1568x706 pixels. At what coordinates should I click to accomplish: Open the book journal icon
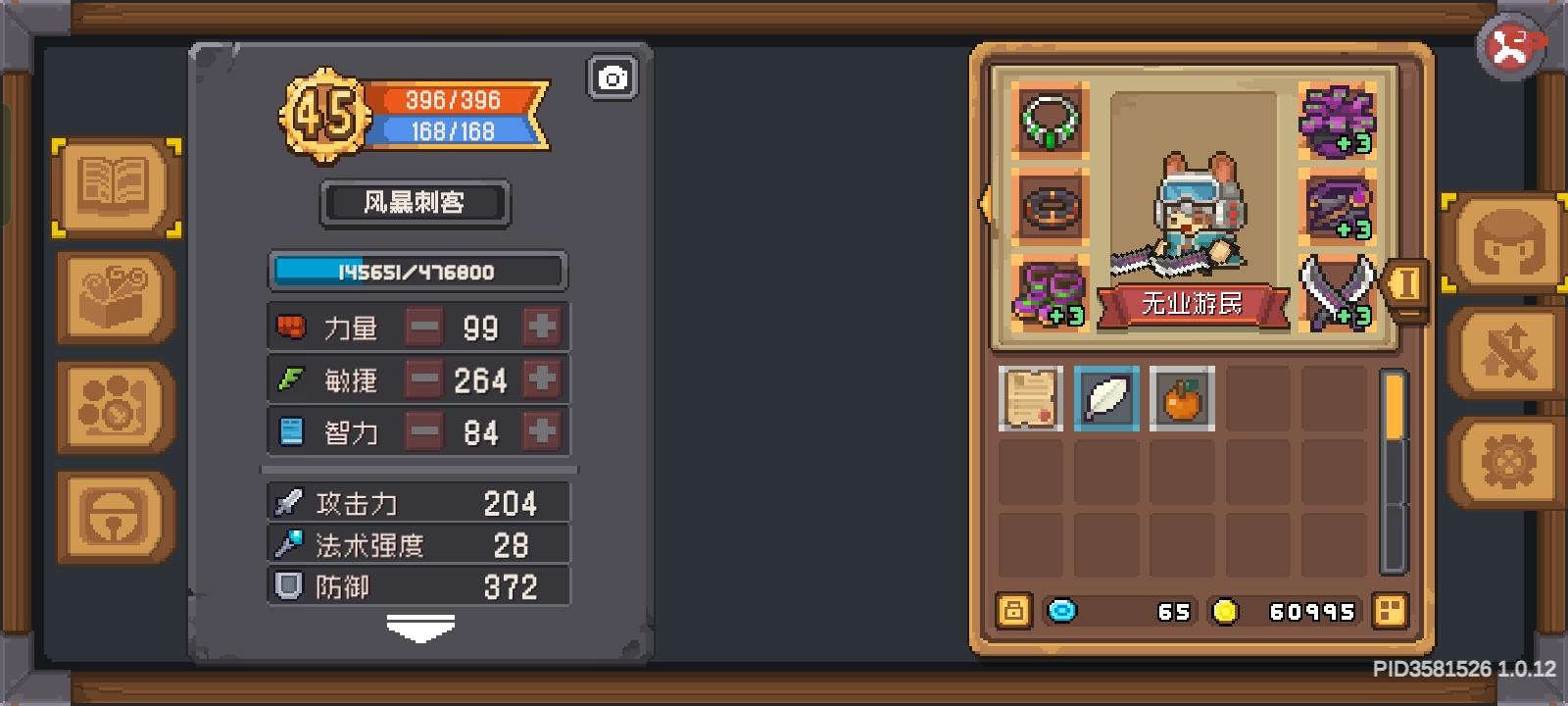[114, 184]
